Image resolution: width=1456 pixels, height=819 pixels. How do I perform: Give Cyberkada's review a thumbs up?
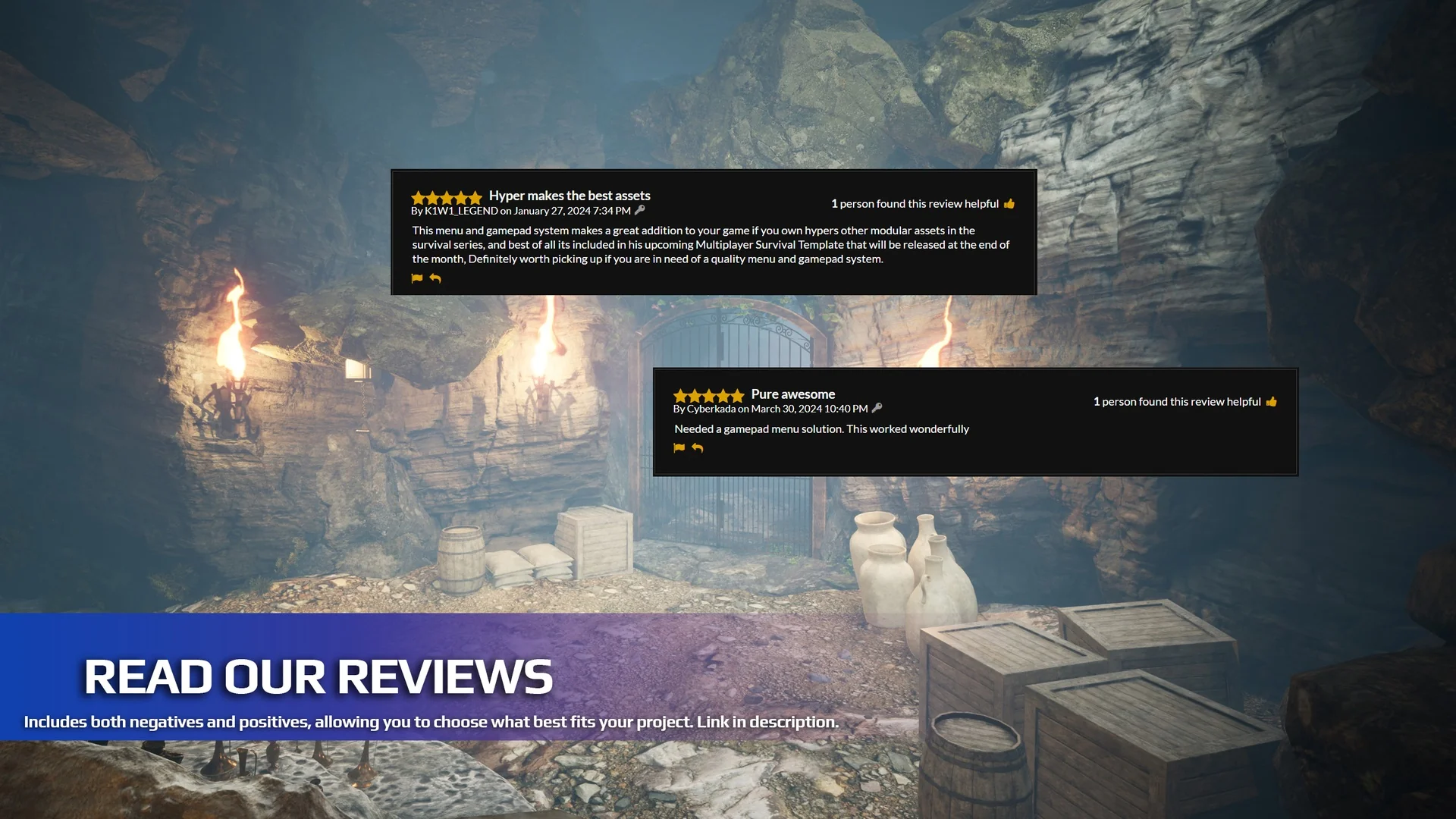point(1272,401)
